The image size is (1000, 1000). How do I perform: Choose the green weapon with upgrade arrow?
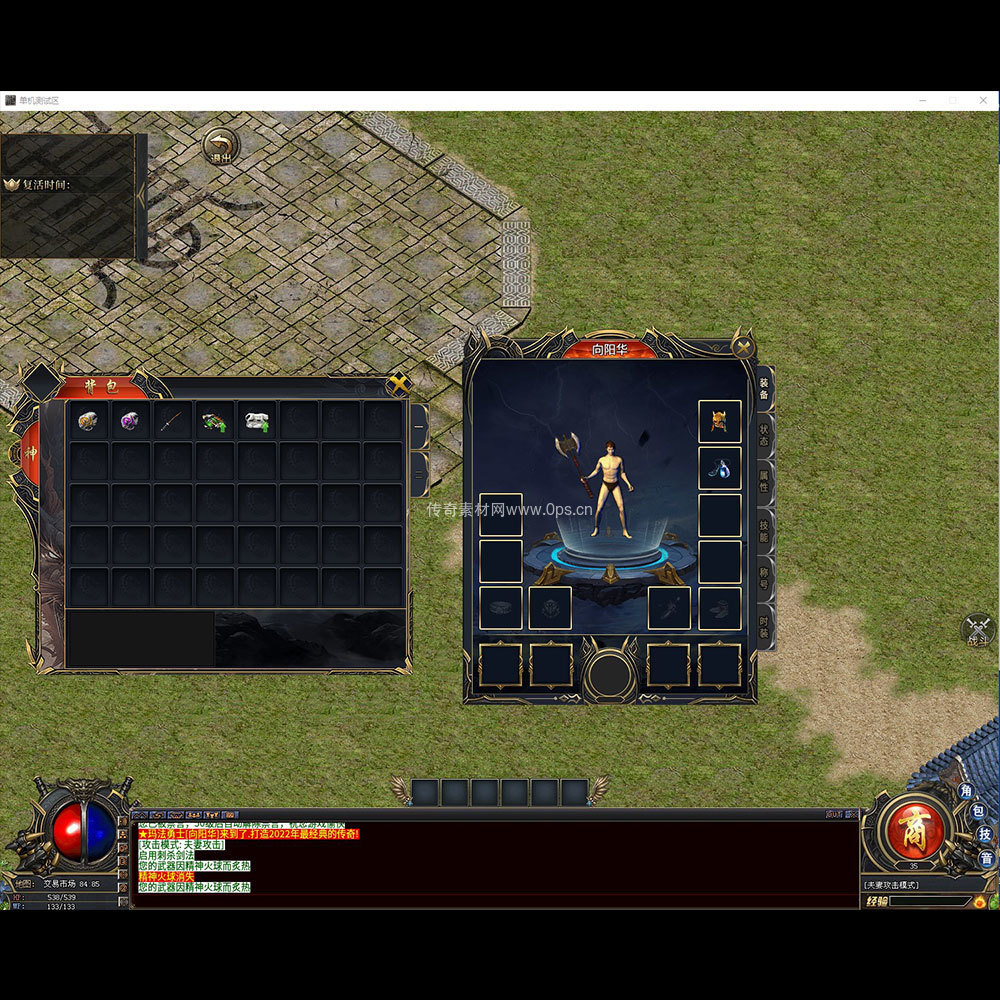tap(214, 421)
